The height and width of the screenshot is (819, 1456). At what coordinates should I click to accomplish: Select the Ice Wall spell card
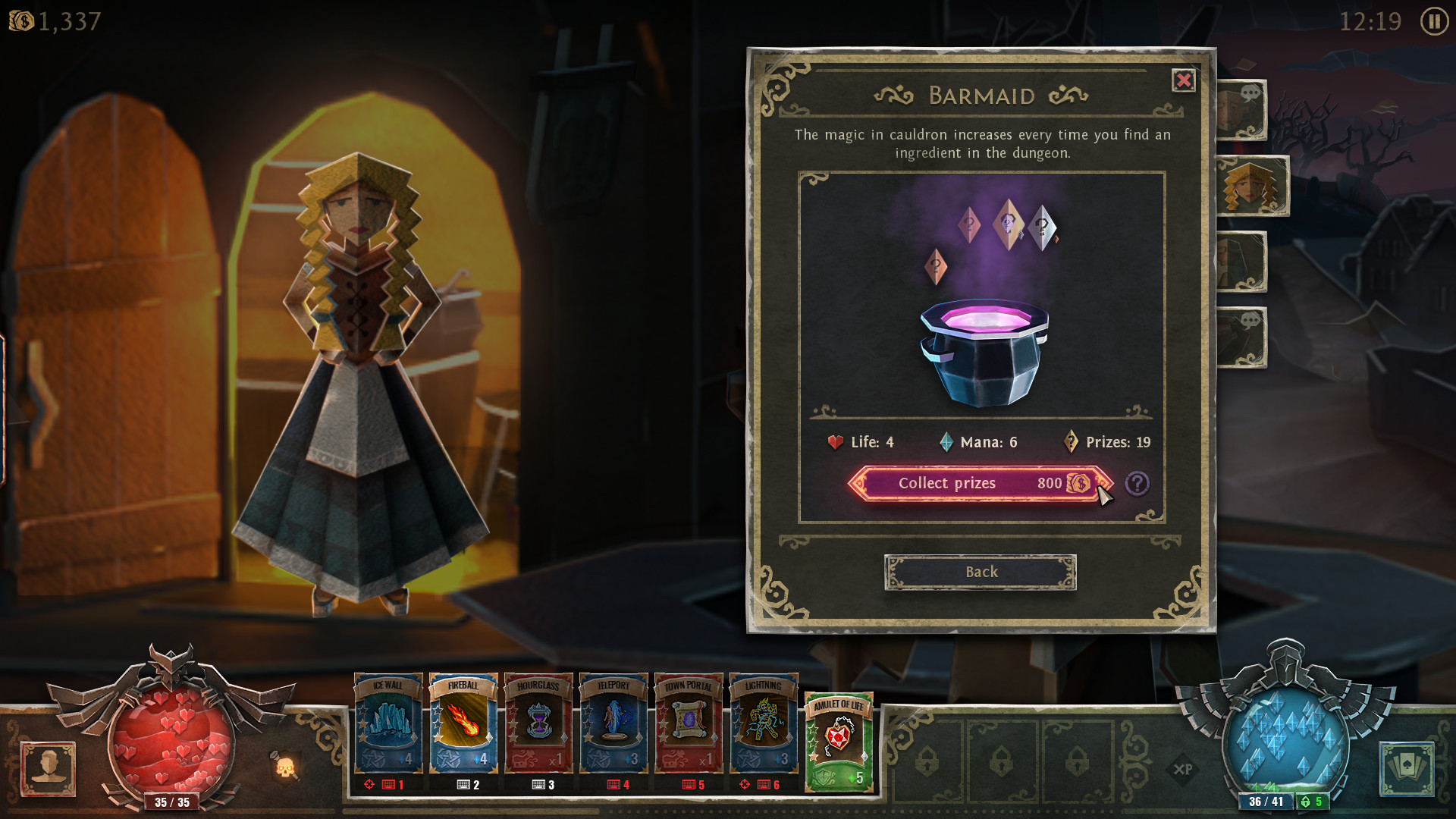click(x=388, y=724)
